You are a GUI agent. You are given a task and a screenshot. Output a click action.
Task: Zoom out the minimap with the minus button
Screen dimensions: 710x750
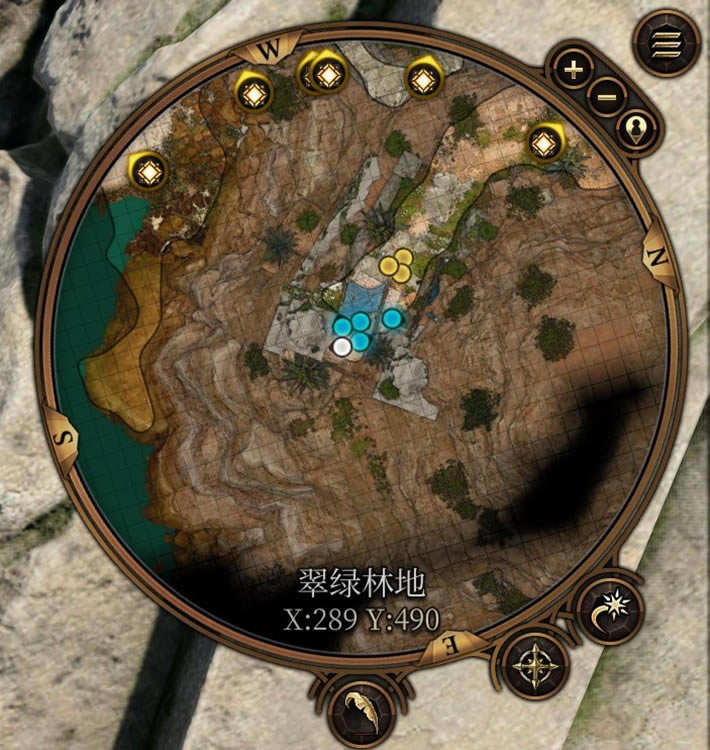point(606,97)
